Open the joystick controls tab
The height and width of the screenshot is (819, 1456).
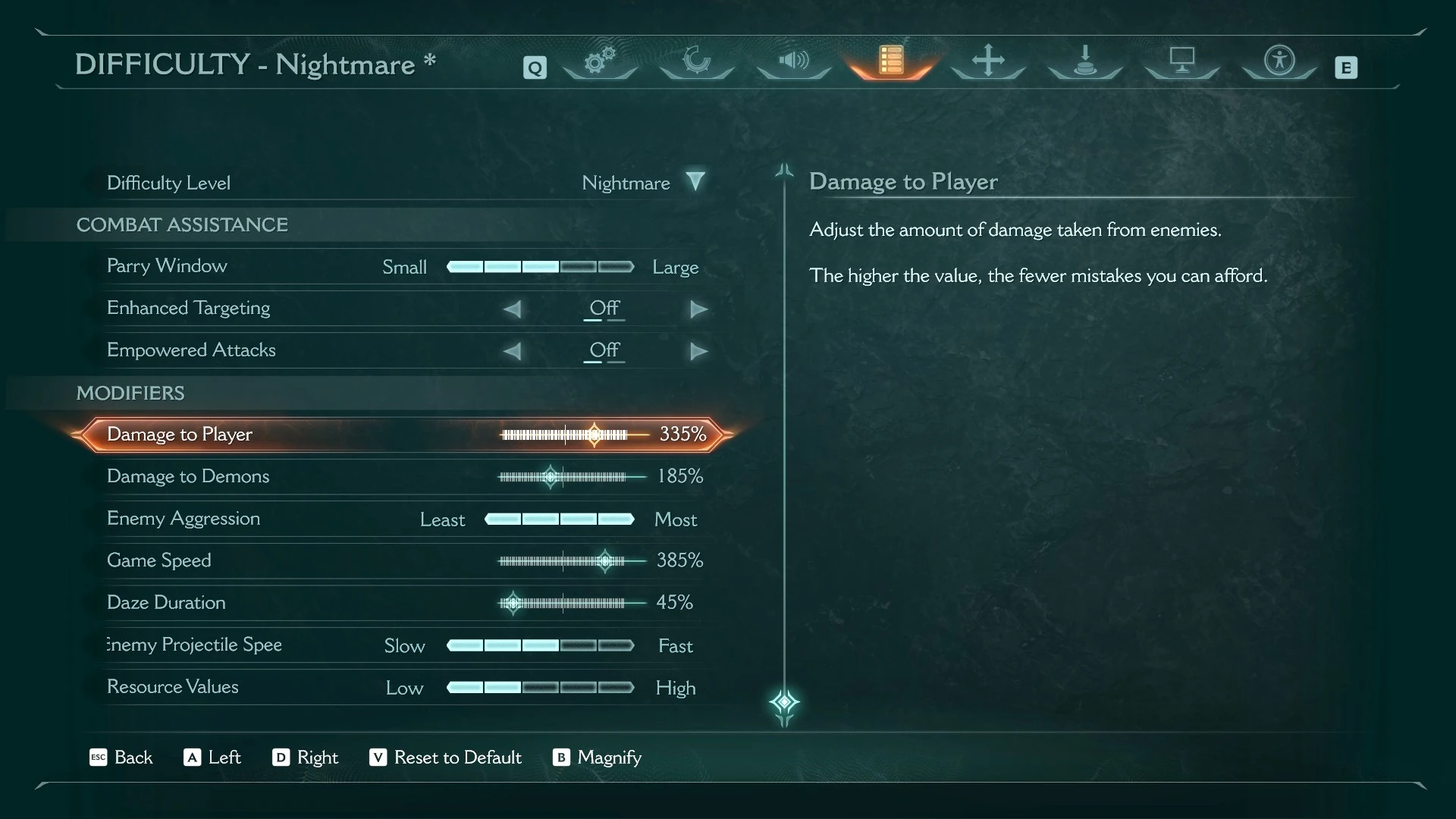[x=1085, y=61]
